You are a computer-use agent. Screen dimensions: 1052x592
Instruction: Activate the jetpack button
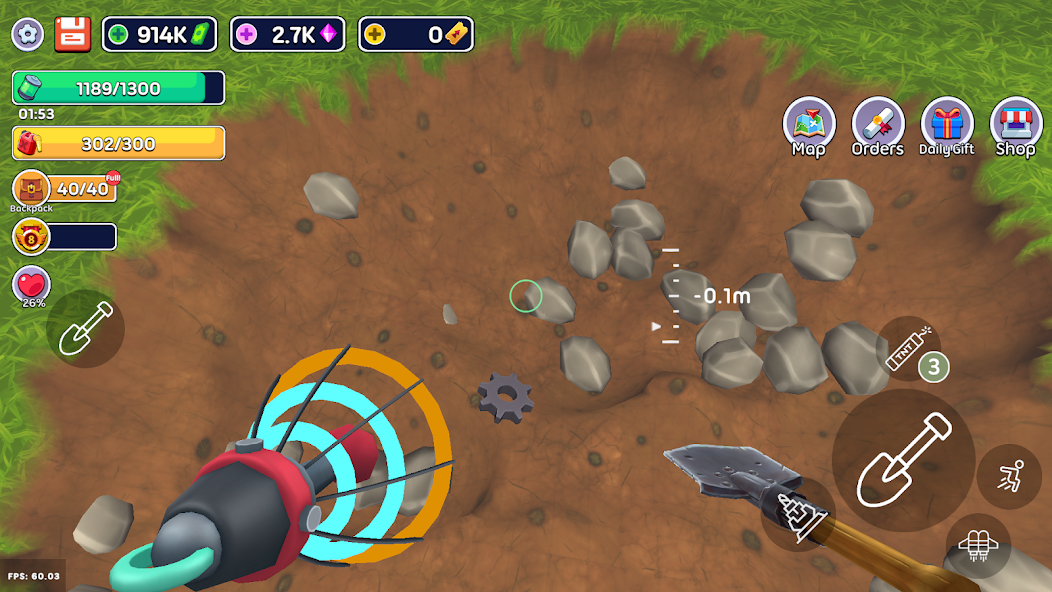point(977,545)
